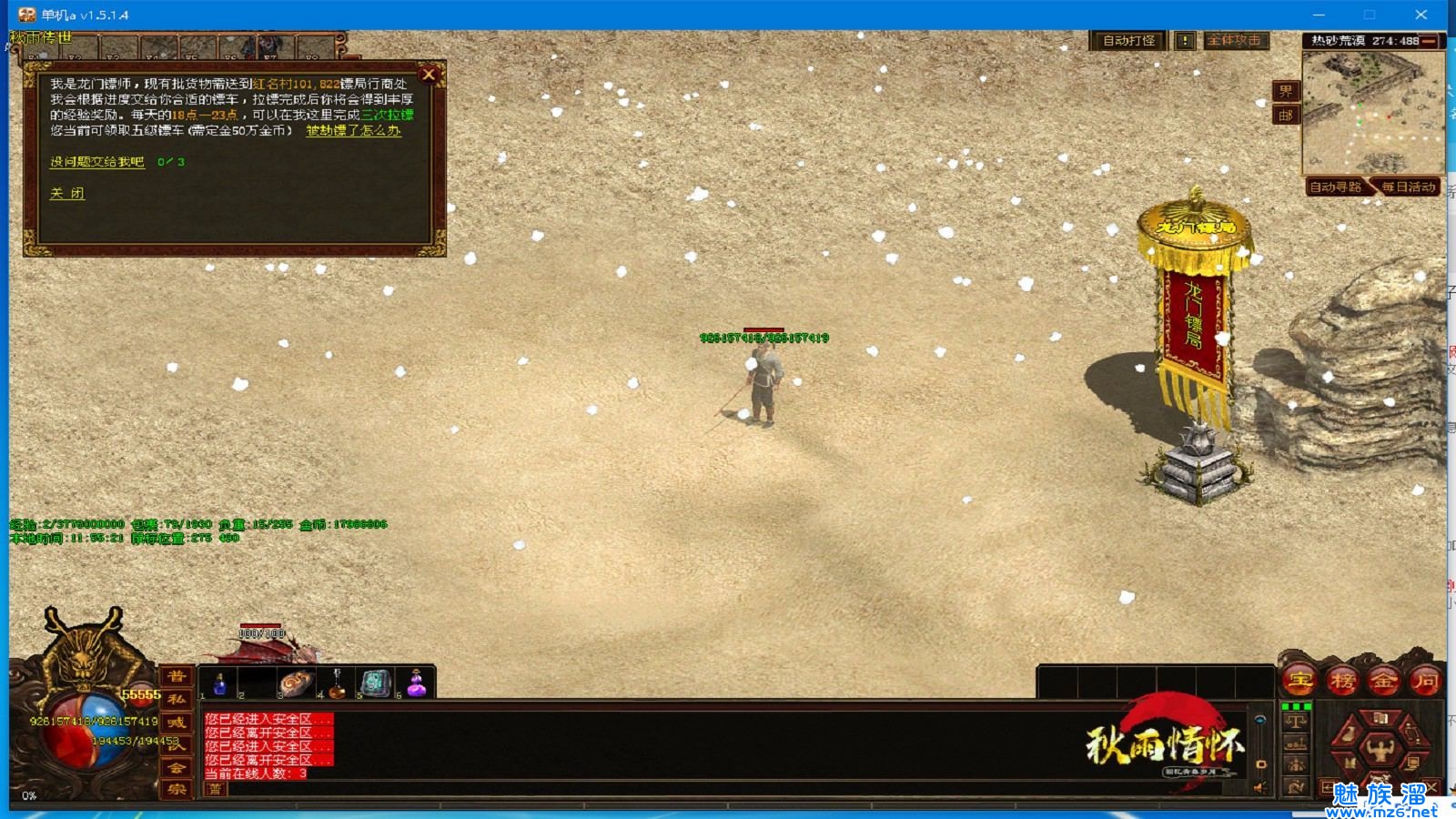Use the blue potion in hotbar slot 1
1456x819 pixels.
[218, 683]
